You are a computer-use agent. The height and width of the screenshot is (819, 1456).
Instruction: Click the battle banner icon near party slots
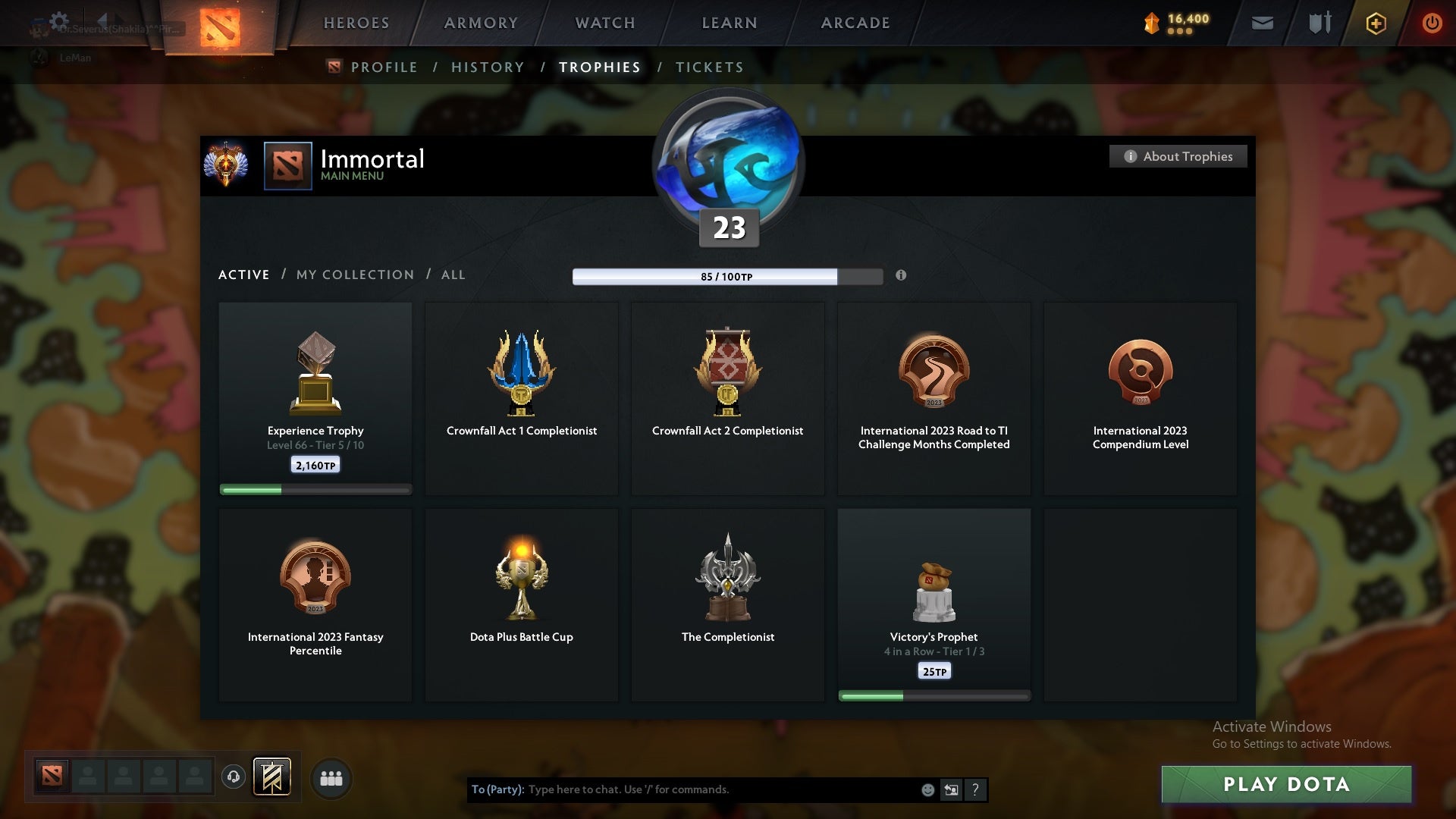(273, 778)
